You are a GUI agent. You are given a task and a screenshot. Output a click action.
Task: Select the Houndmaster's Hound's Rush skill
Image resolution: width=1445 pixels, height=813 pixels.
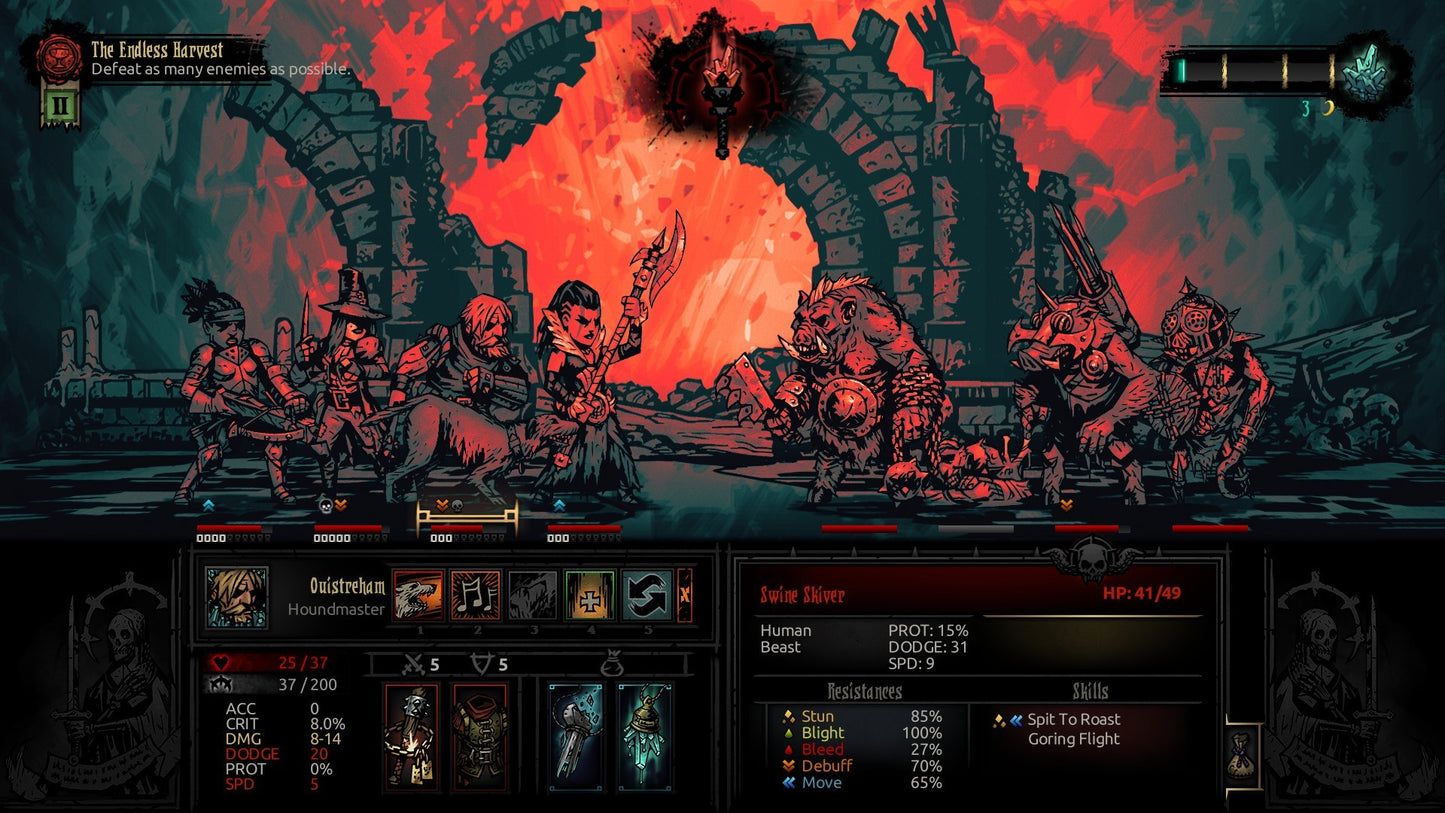(420, 593)
